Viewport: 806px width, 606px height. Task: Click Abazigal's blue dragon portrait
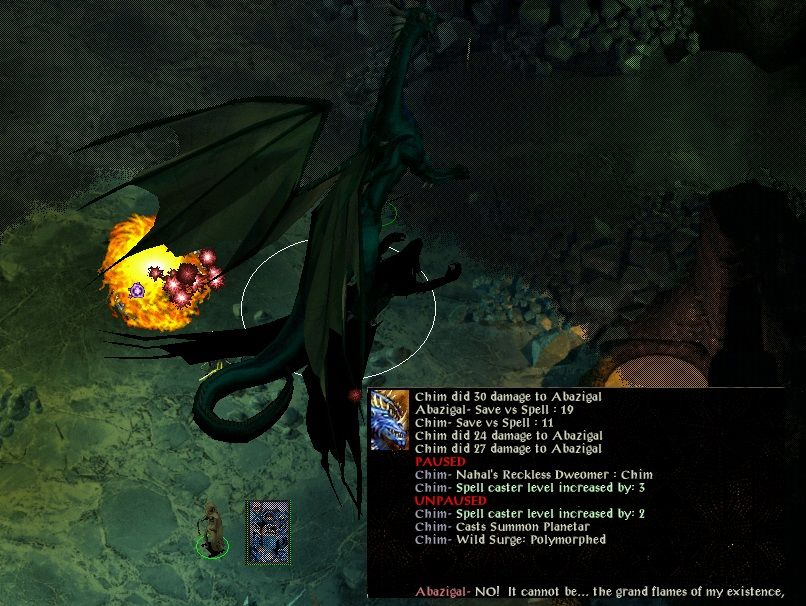click(x=389, y=421)
